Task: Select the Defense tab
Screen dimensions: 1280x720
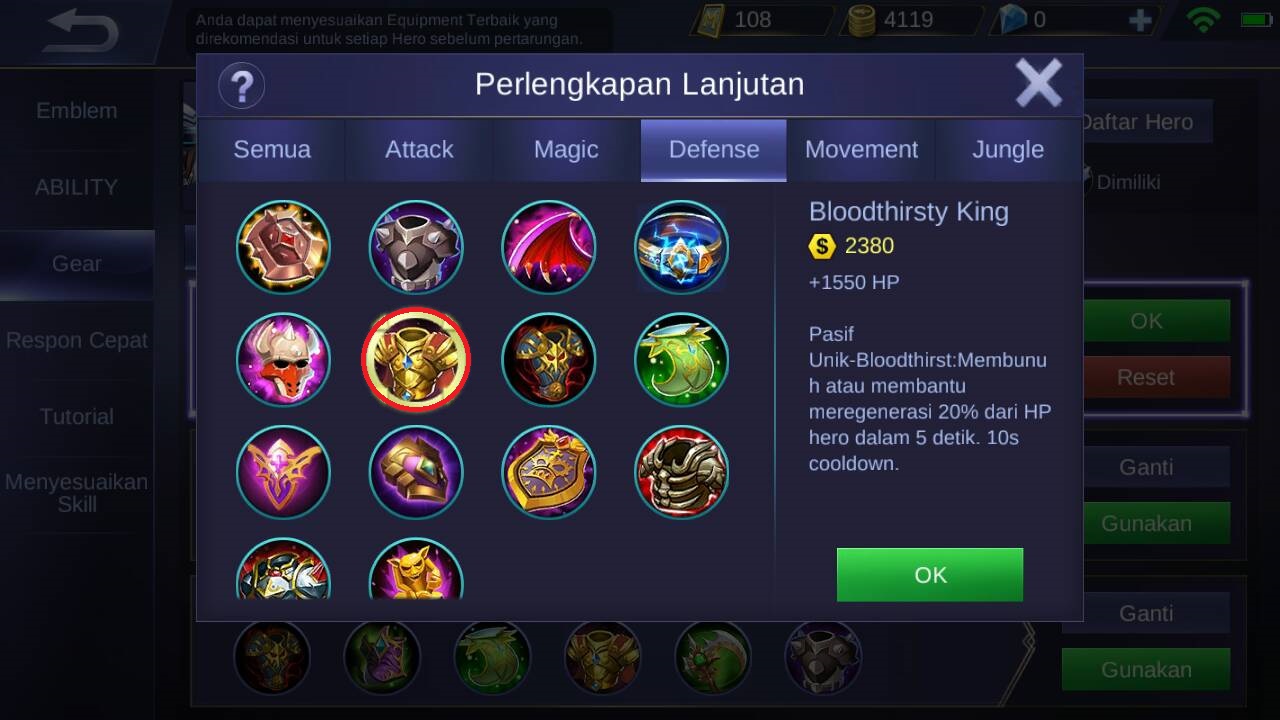Action: pos(714,150)
